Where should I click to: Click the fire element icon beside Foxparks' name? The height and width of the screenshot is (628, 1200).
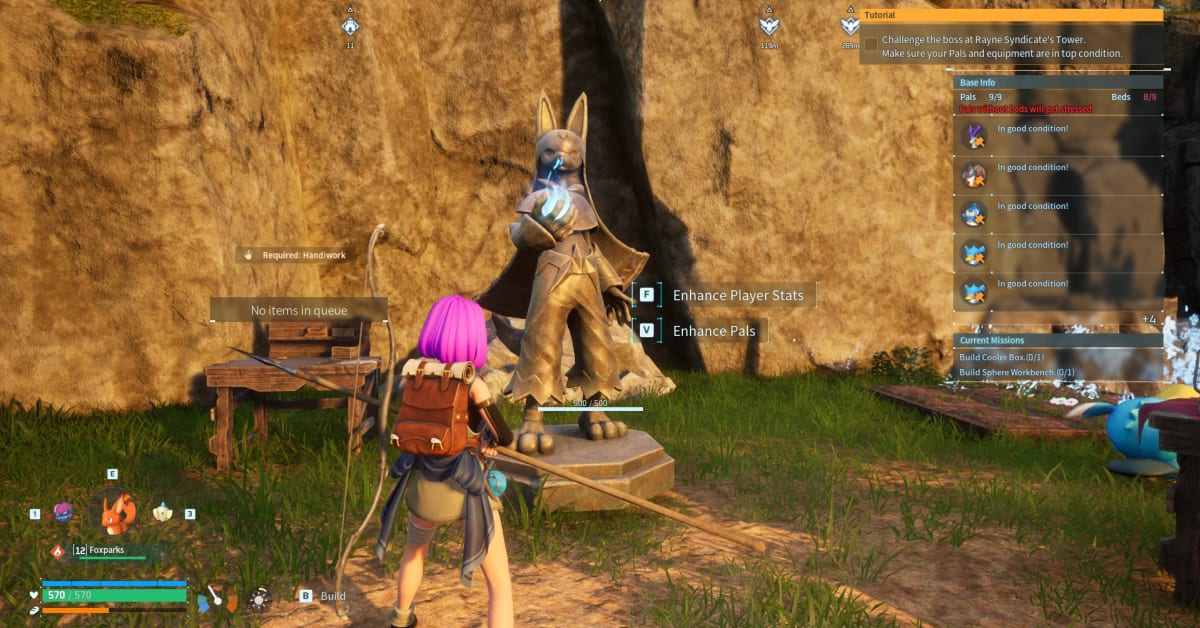[x=58, y=551]
